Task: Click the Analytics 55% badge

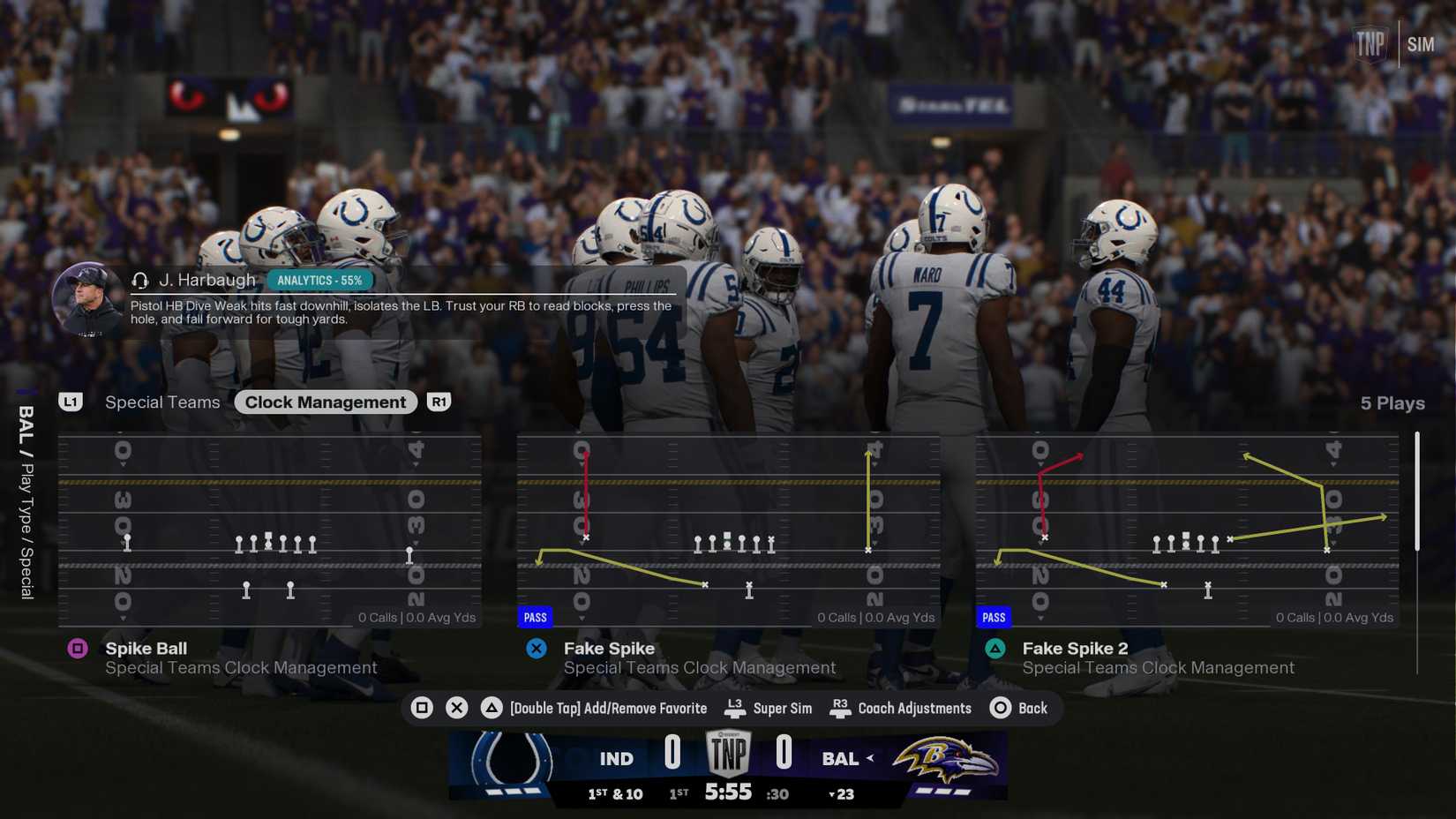Action: [321, 279]
